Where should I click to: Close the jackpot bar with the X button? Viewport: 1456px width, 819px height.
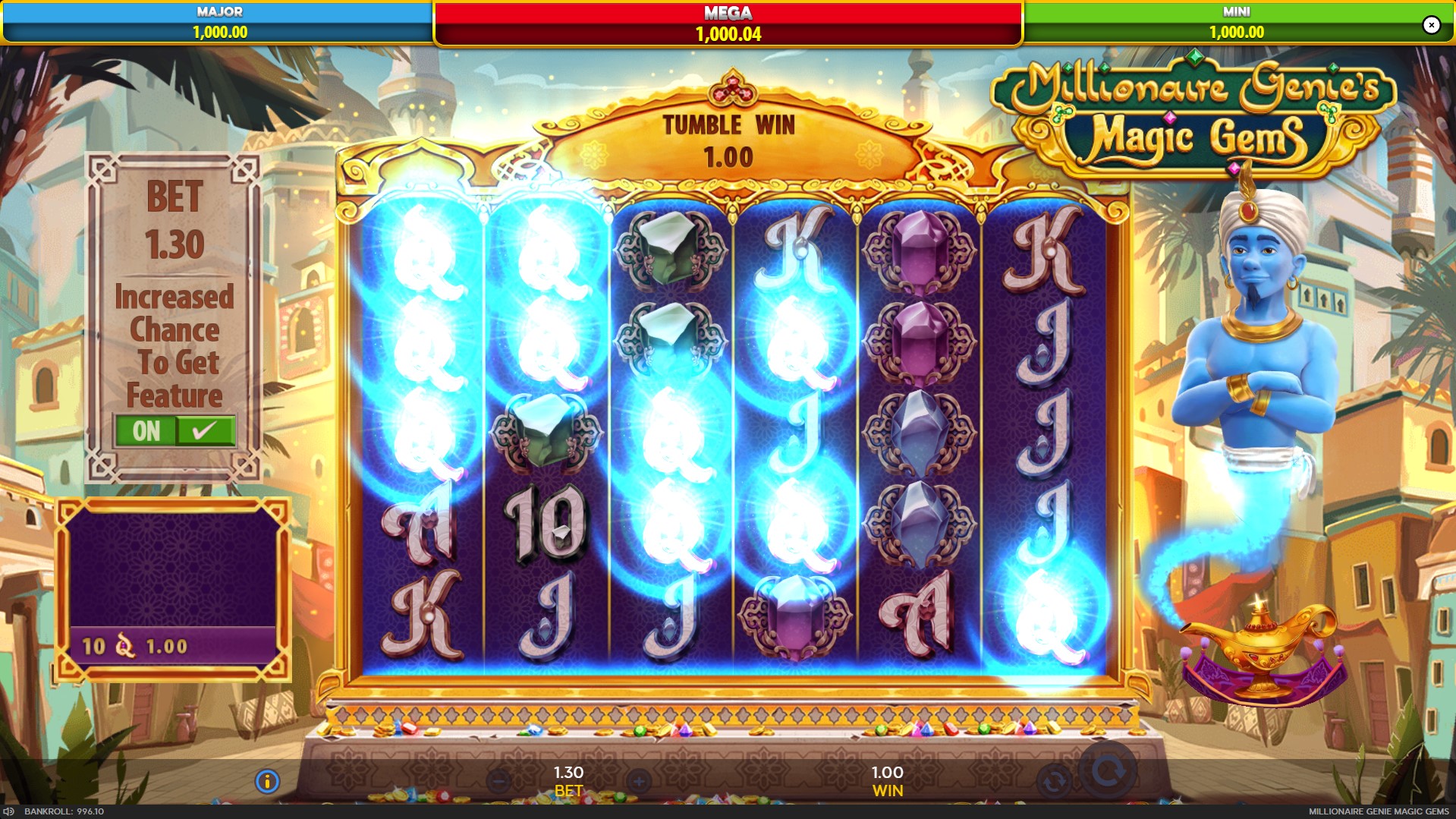[1432, 24]
